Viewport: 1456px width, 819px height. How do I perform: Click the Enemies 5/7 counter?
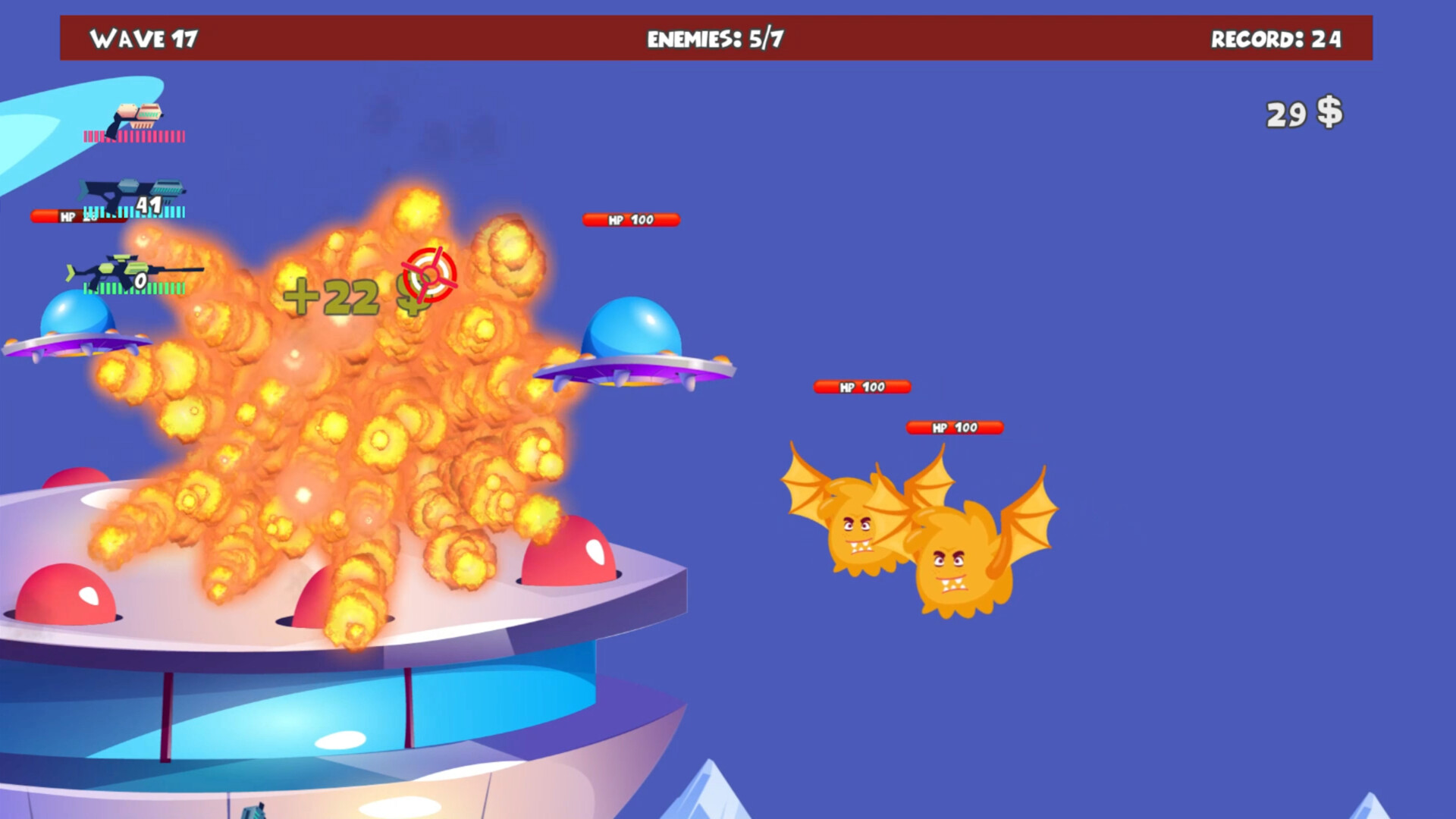pos(716,36)
